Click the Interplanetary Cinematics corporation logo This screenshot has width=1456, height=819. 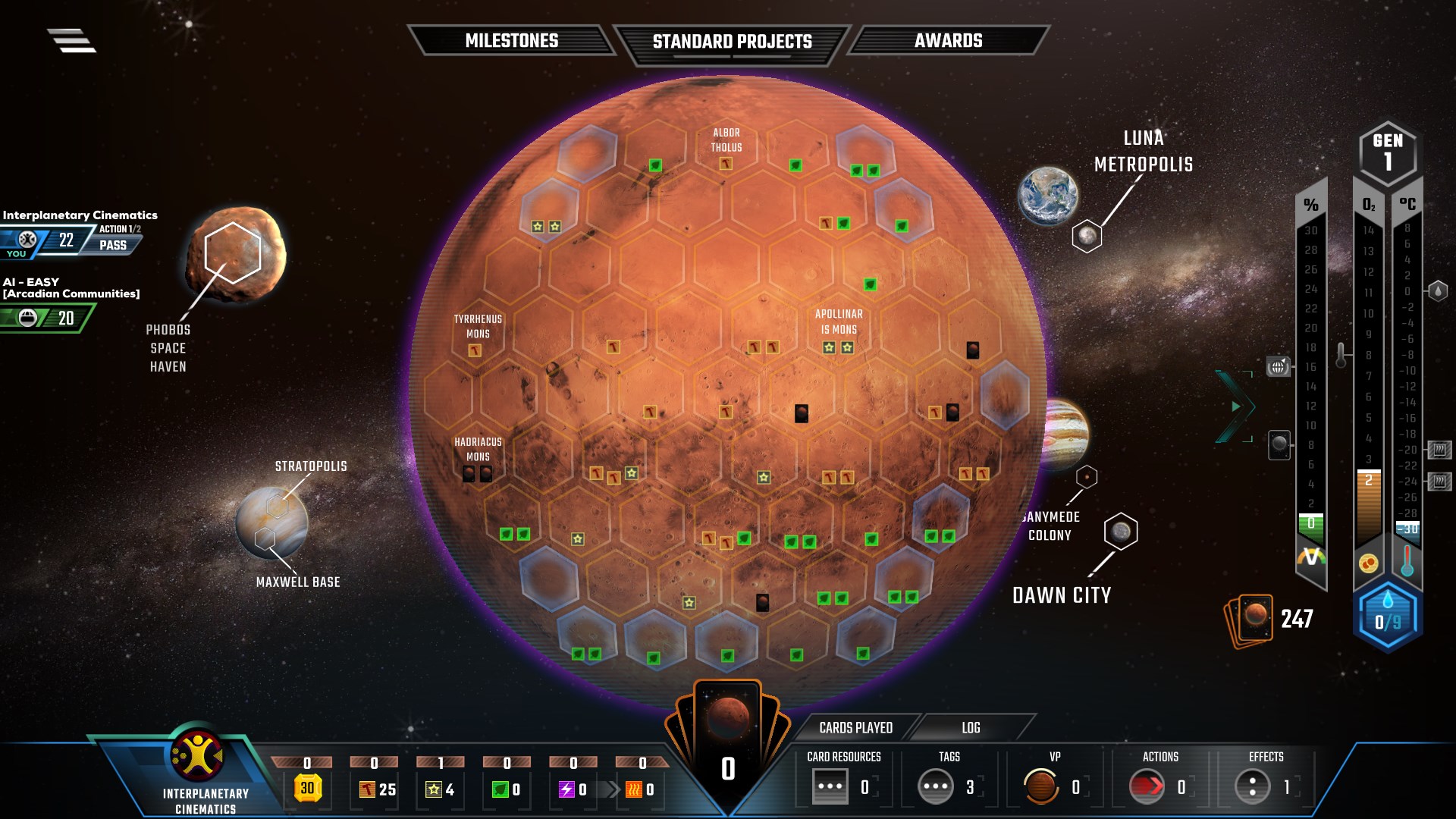point(196,755)
